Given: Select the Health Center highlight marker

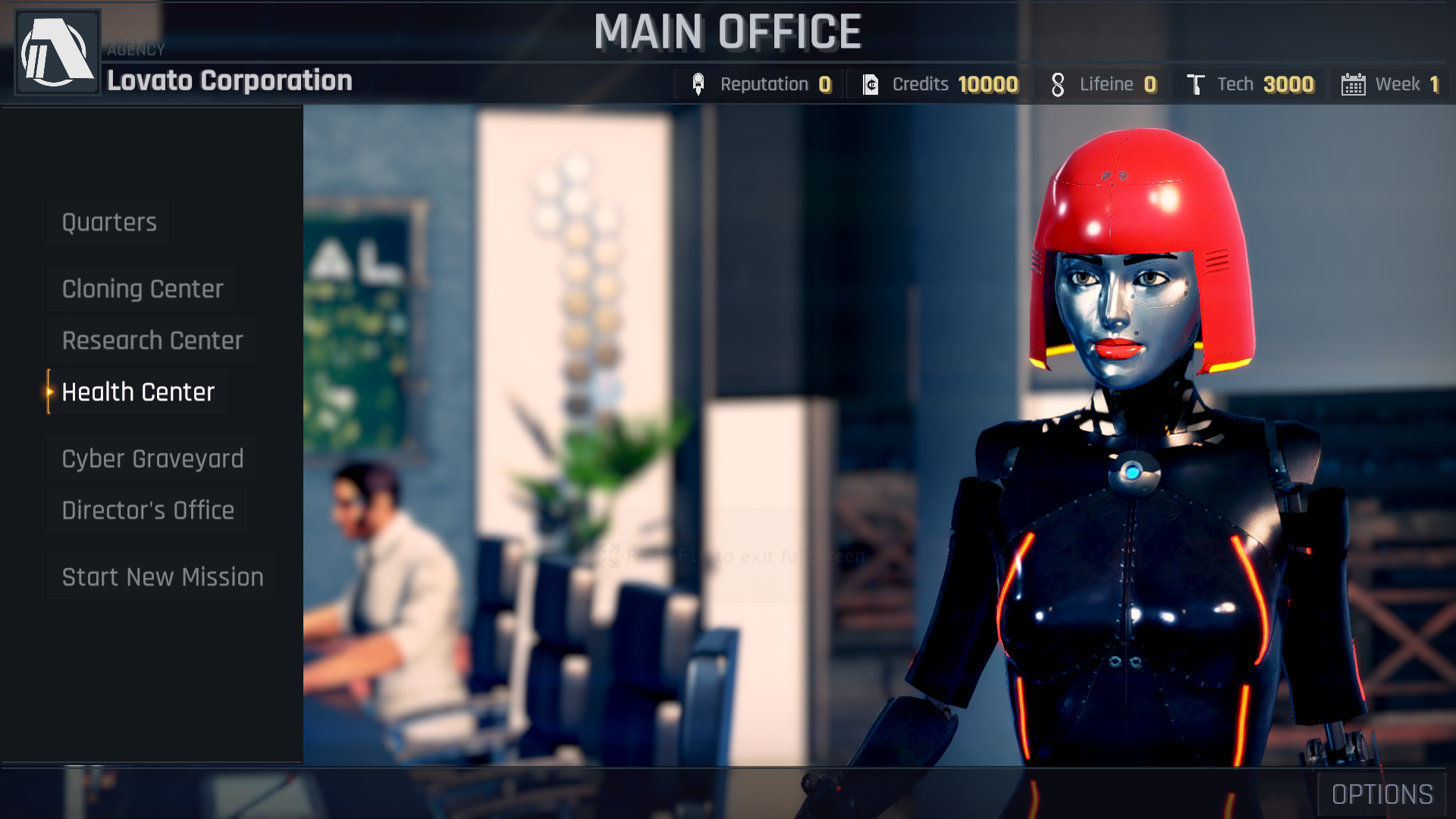Looking at the screenshot, I should point(49,392).
